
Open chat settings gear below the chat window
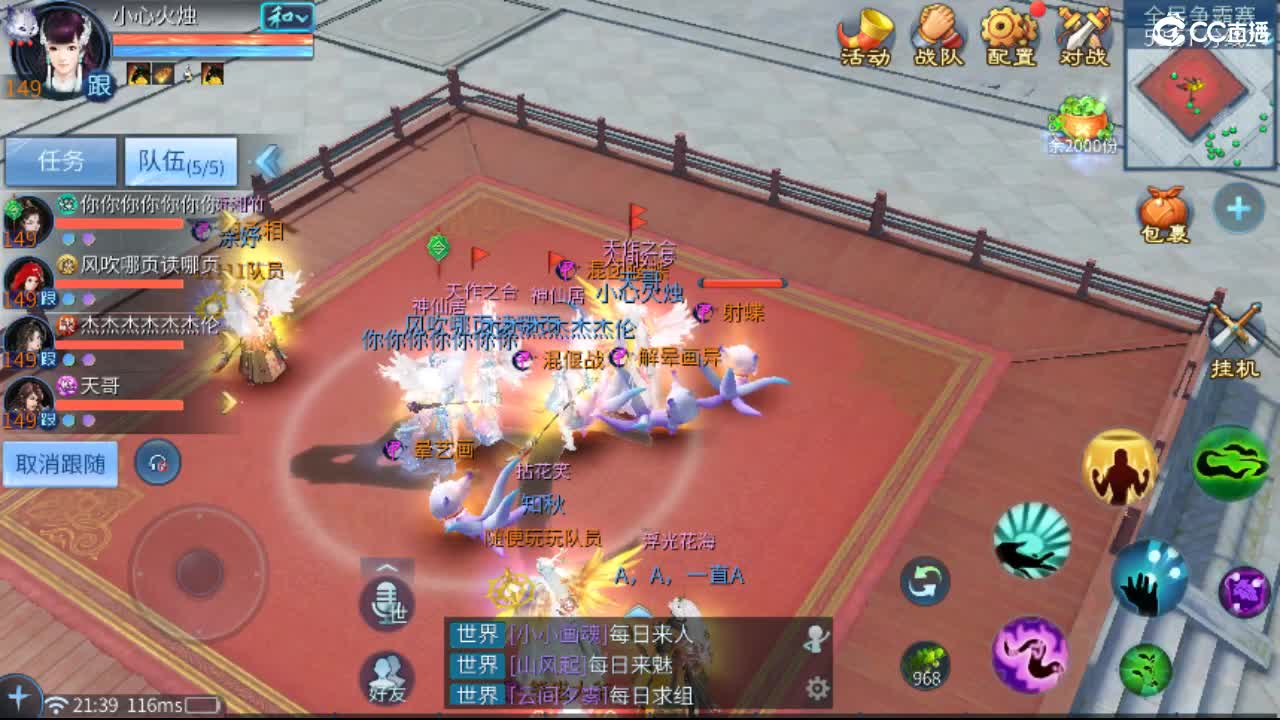[x=818, y=689]
